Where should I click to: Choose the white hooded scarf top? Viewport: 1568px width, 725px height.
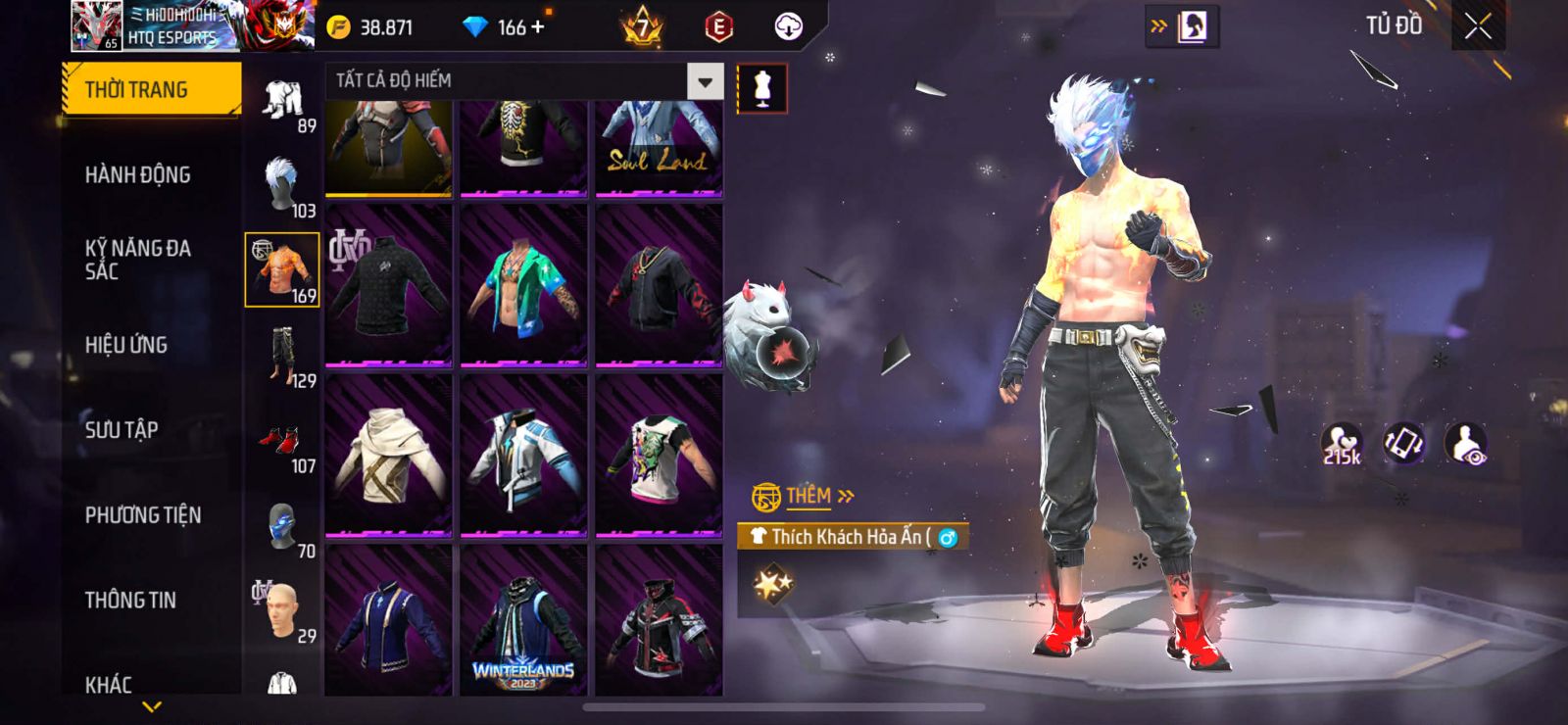coord(389,455)
